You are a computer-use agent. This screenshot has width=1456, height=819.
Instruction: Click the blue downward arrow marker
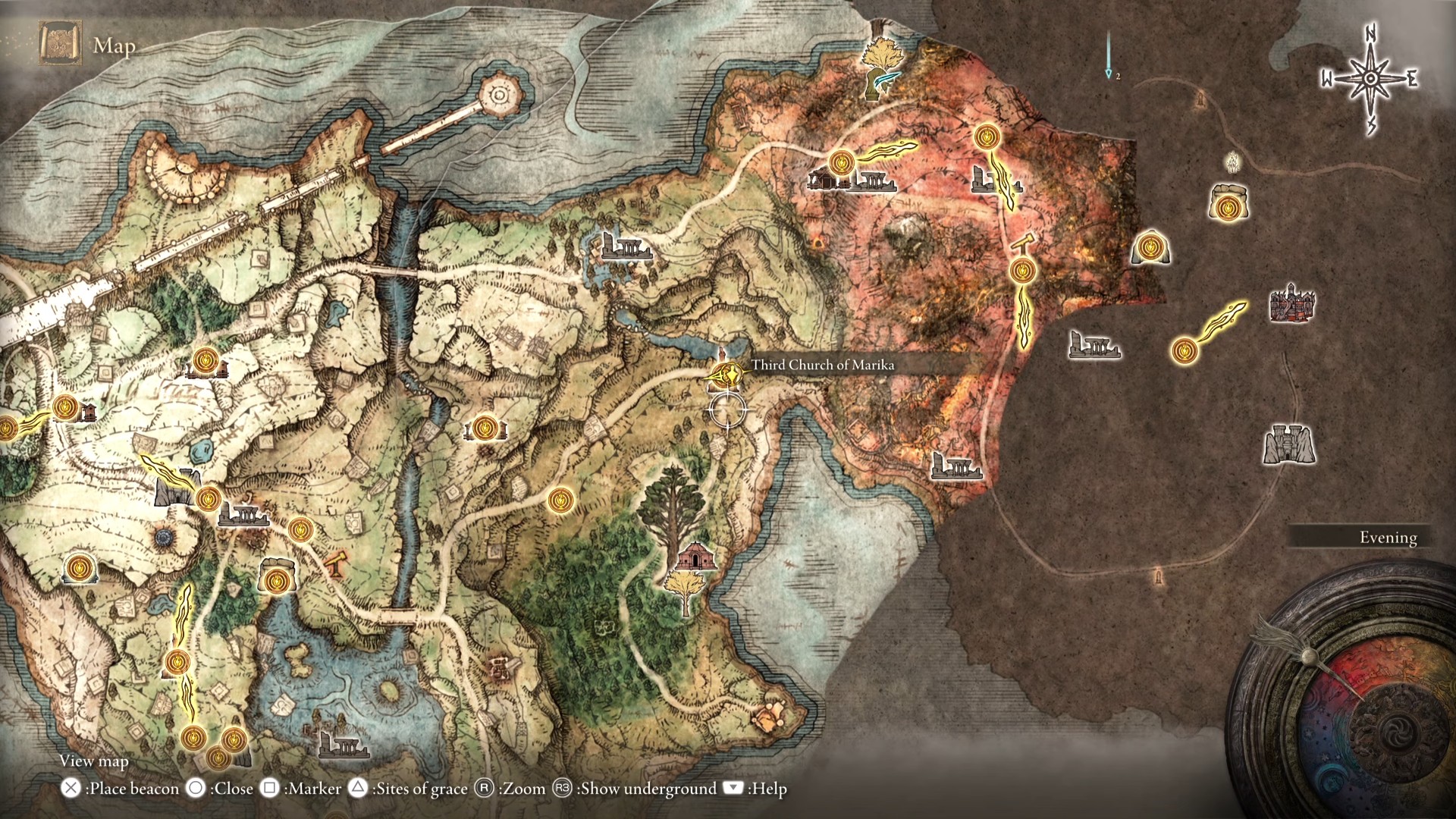click(x=1109, y=55)
